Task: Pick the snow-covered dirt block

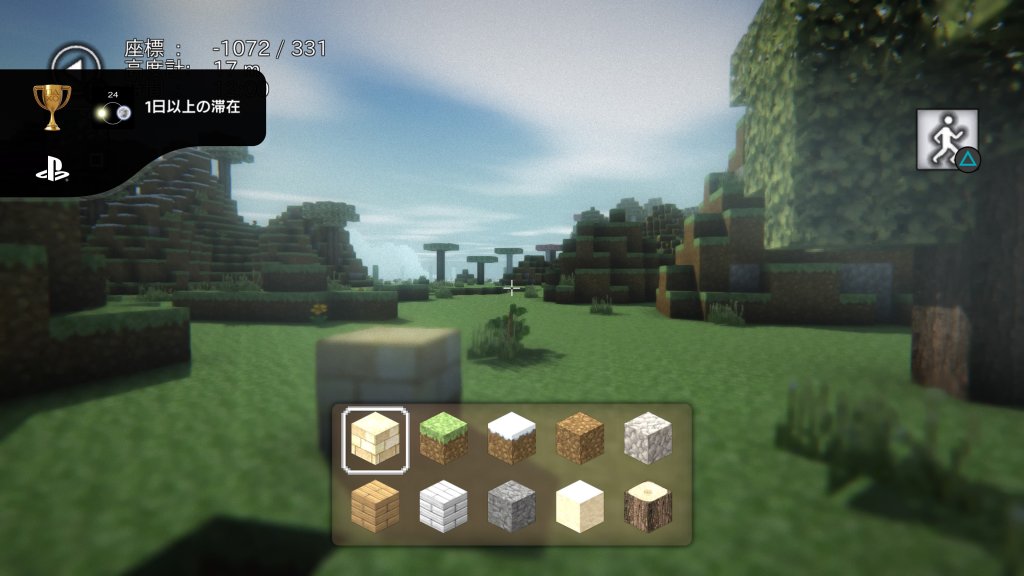Action: 511,438
